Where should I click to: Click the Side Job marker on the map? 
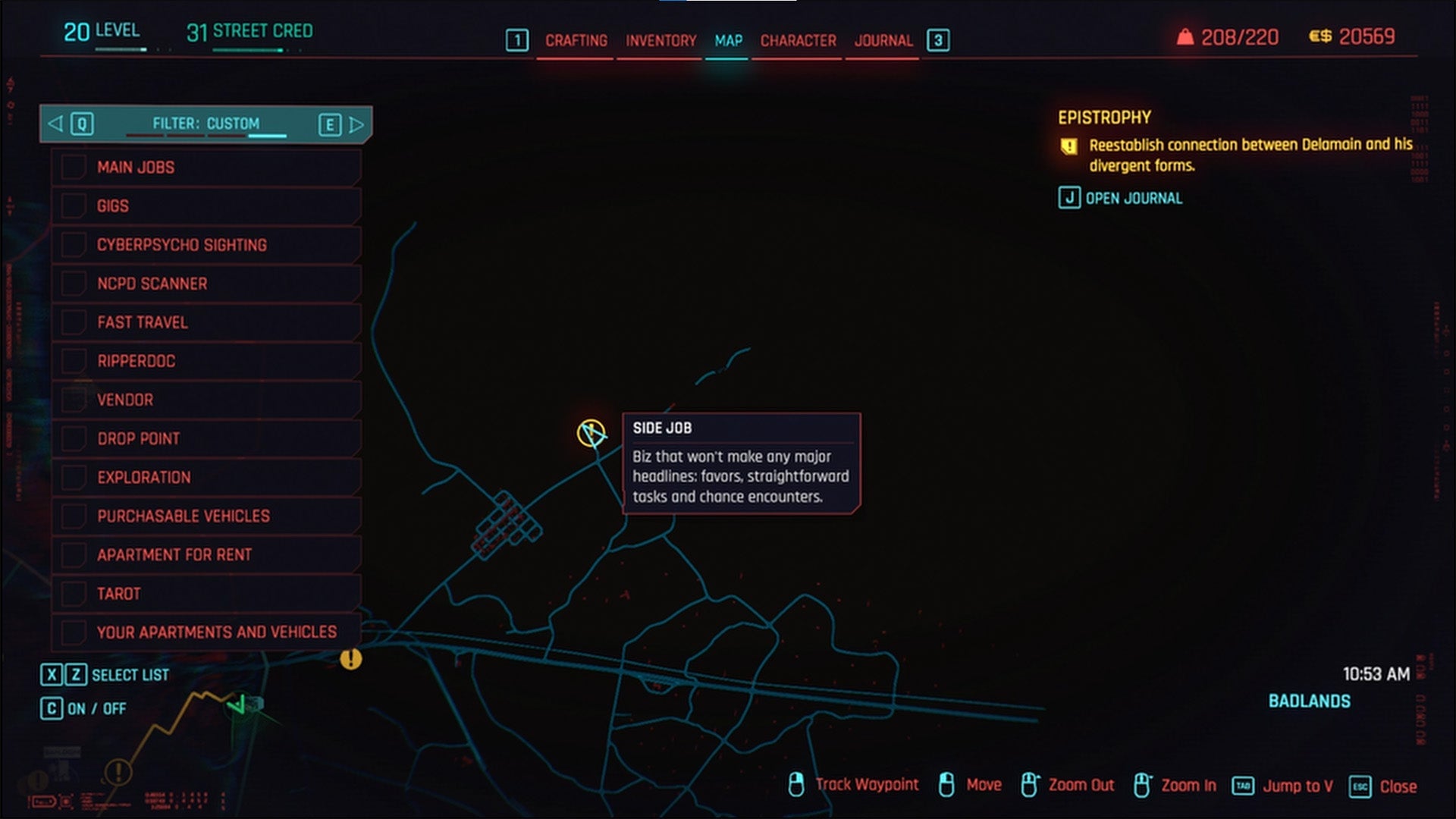(x=590, y=433)
